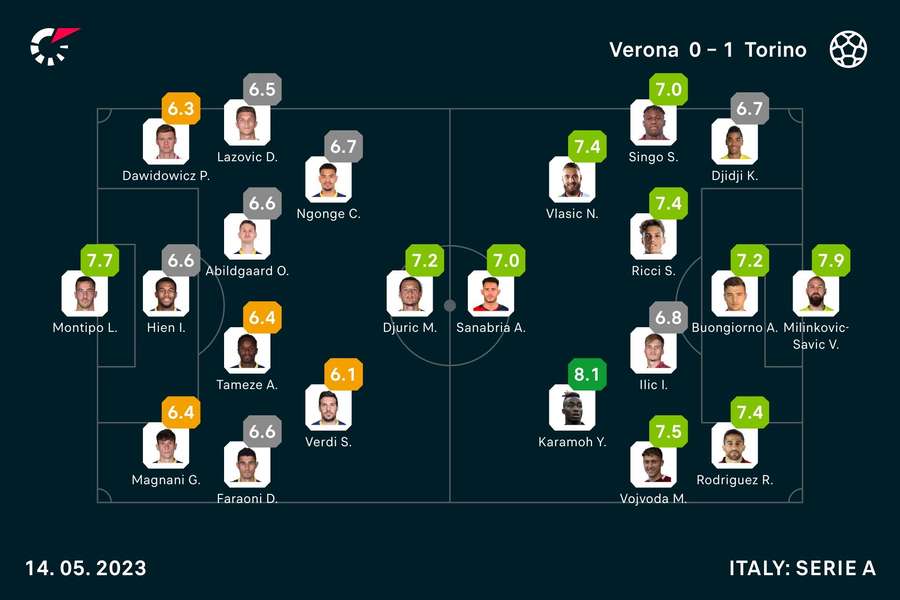
Task: Choose Faraoni D. player tile
Action: pyautogui.click(x=247, y=464)
